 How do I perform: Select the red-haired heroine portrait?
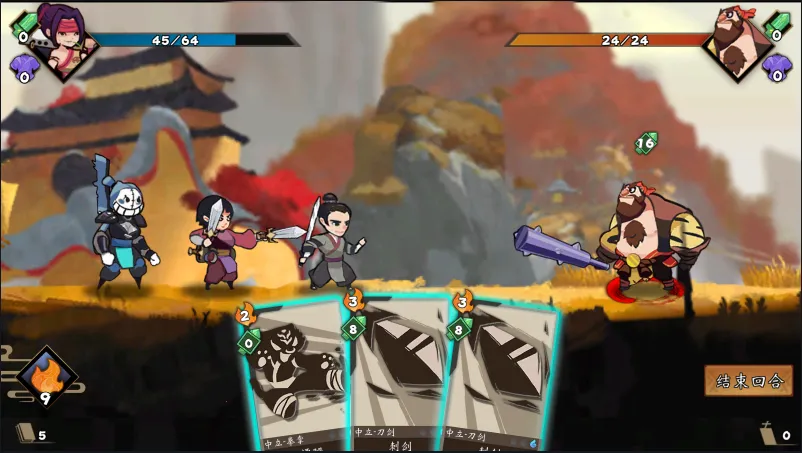click(64, 38)
